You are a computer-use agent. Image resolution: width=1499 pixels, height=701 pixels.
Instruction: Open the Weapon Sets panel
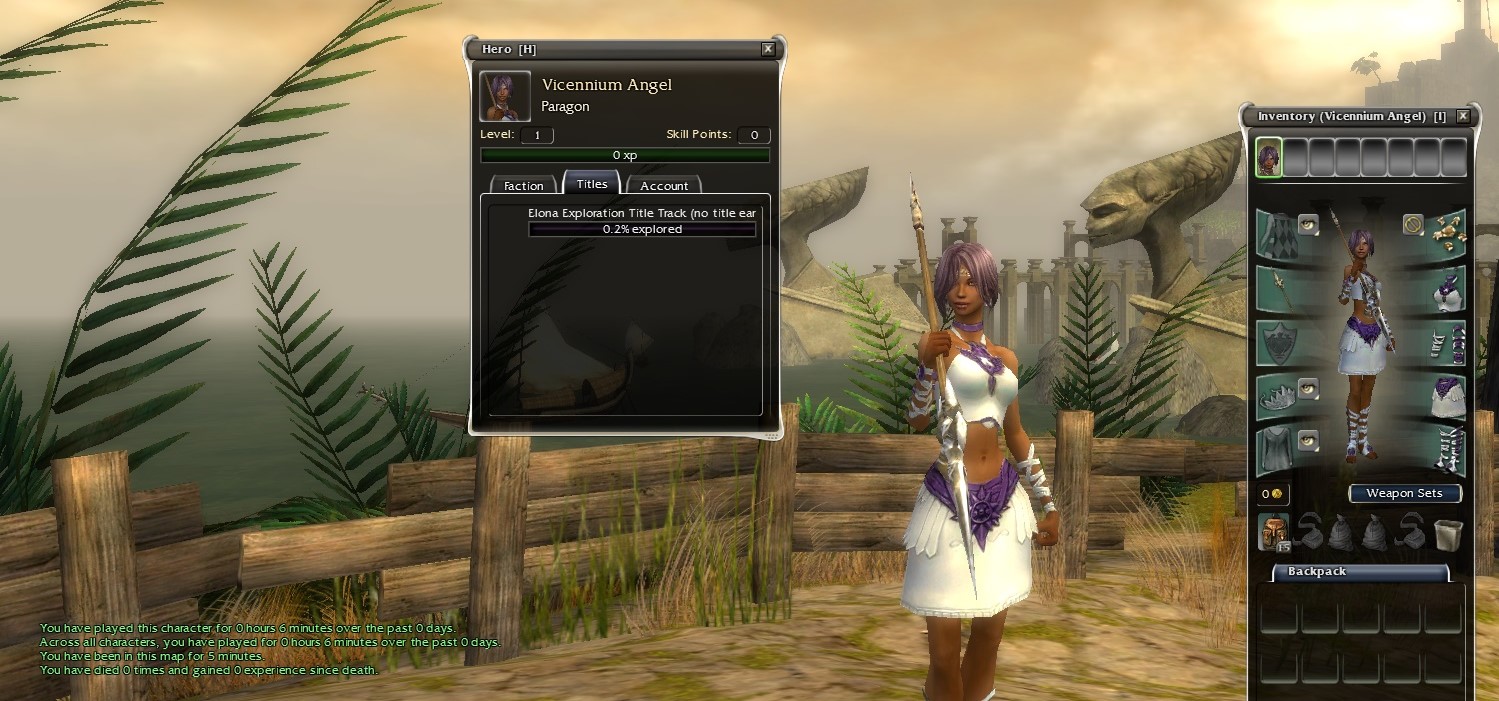click(x=1404, y=493)
